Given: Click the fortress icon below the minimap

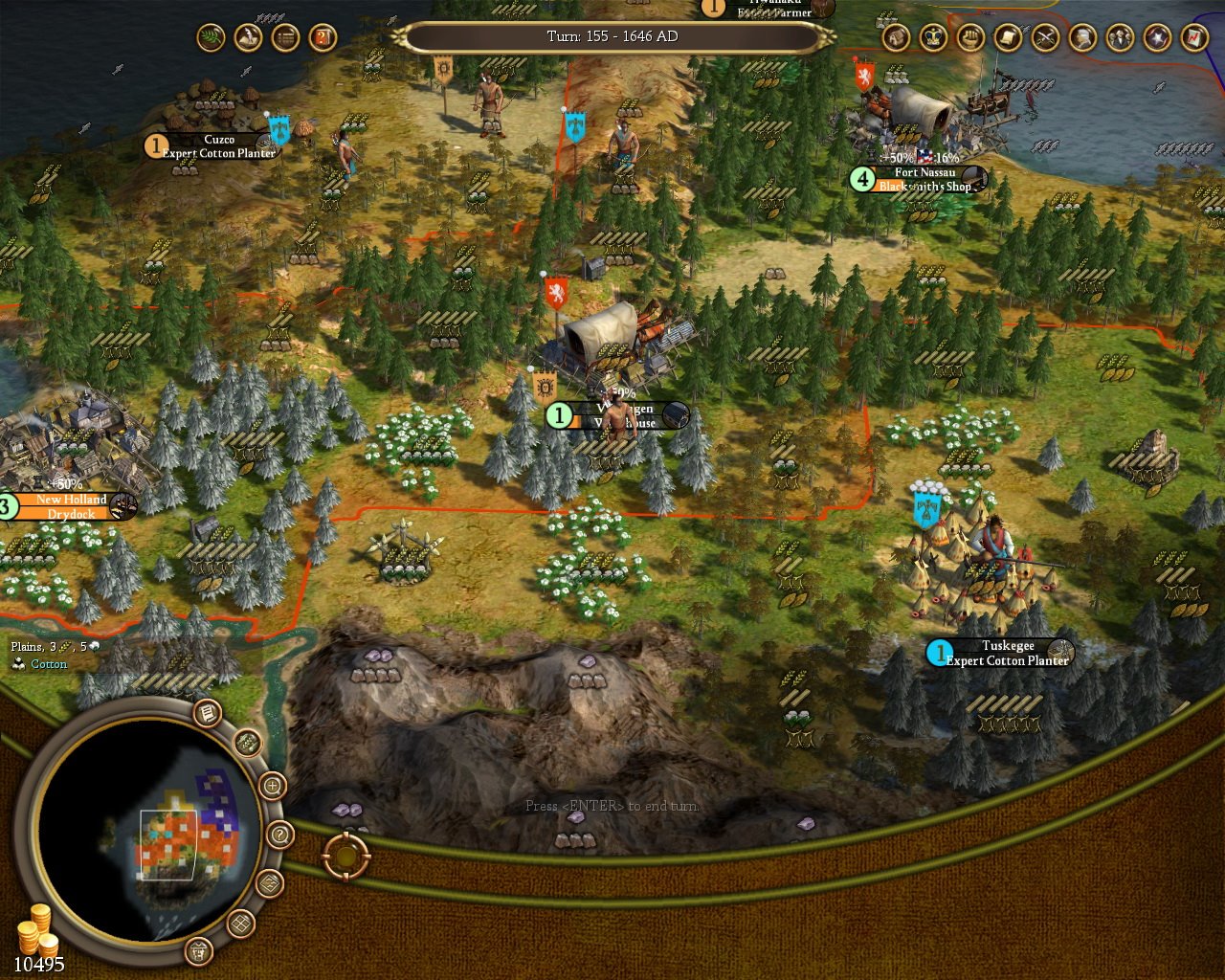Looking at the screenshot, I should pyautogui.click(x=199, y=951).
